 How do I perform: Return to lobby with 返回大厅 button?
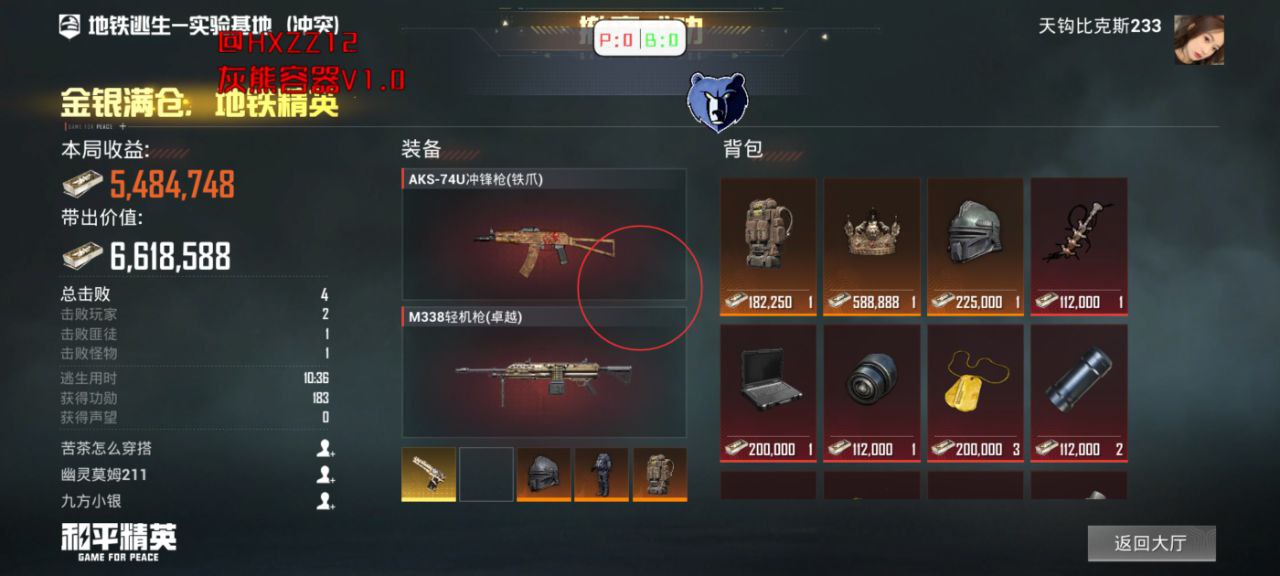click(x=1151, y=543)
